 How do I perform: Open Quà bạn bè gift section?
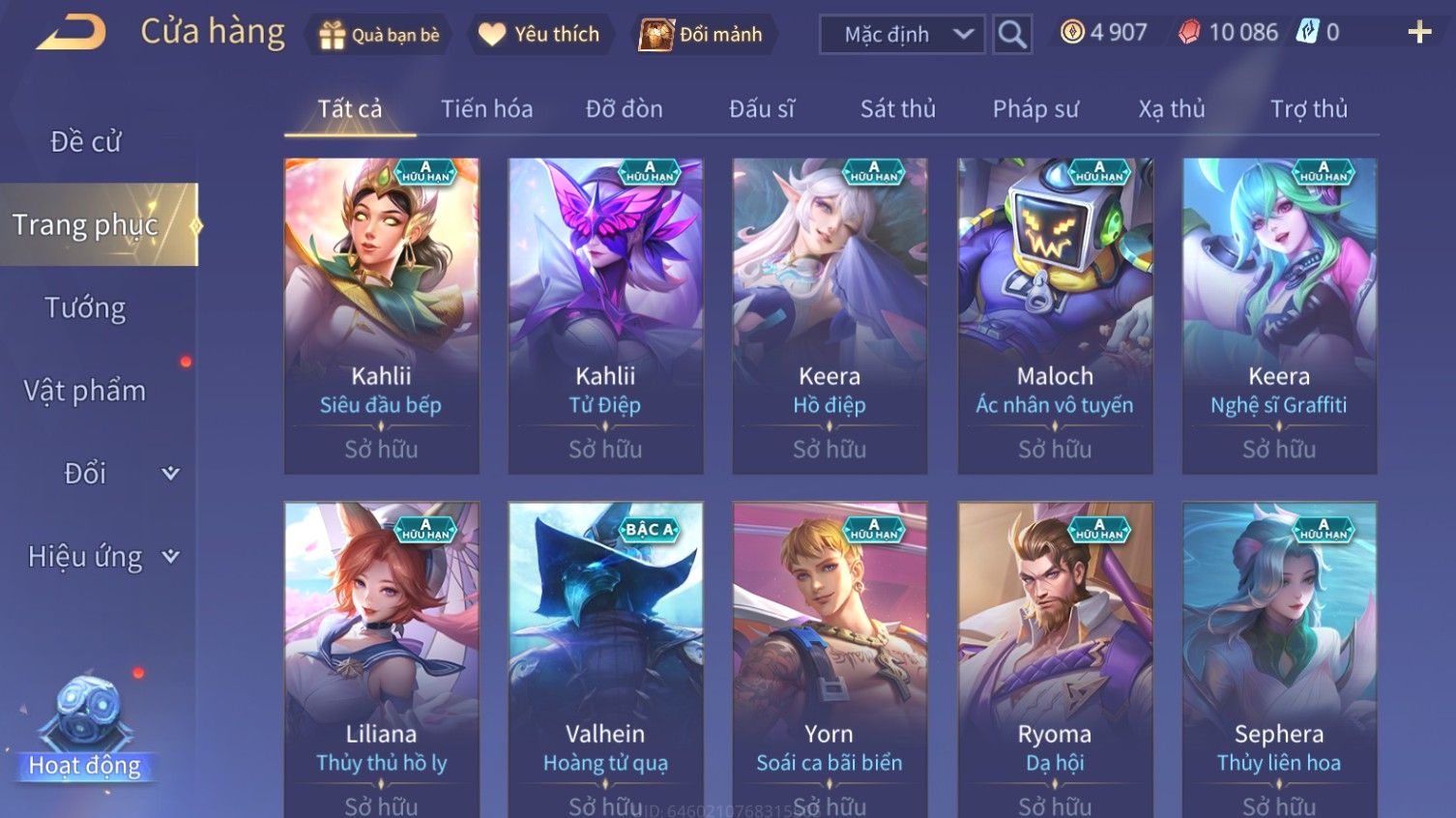click(x=379, y=35)
